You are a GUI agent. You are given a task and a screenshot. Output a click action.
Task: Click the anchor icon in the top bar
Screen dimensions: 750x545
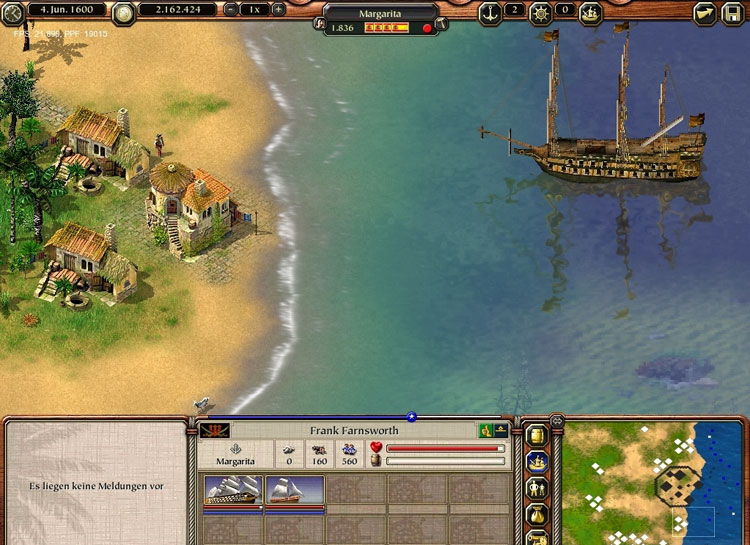(x=490, y=11)
